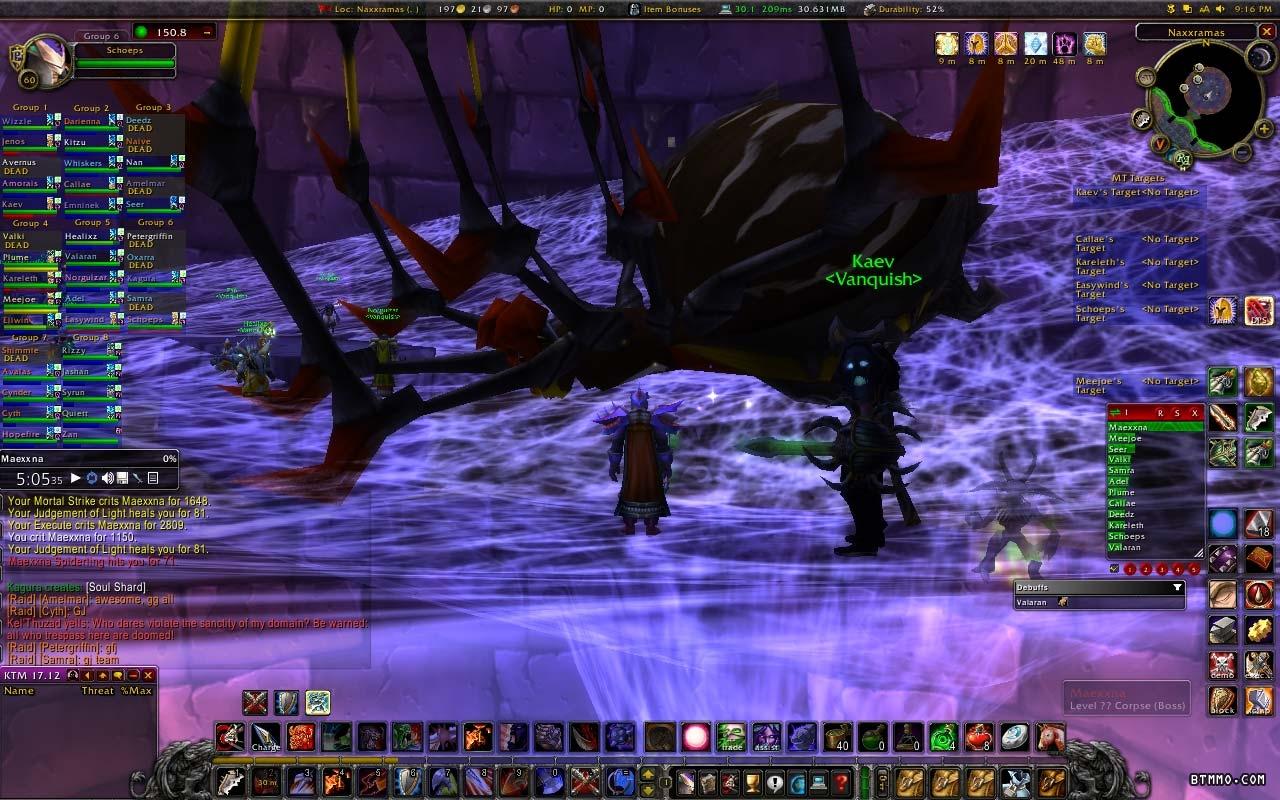Select Meejoe in the raid target list

[x=1125, y=439]
